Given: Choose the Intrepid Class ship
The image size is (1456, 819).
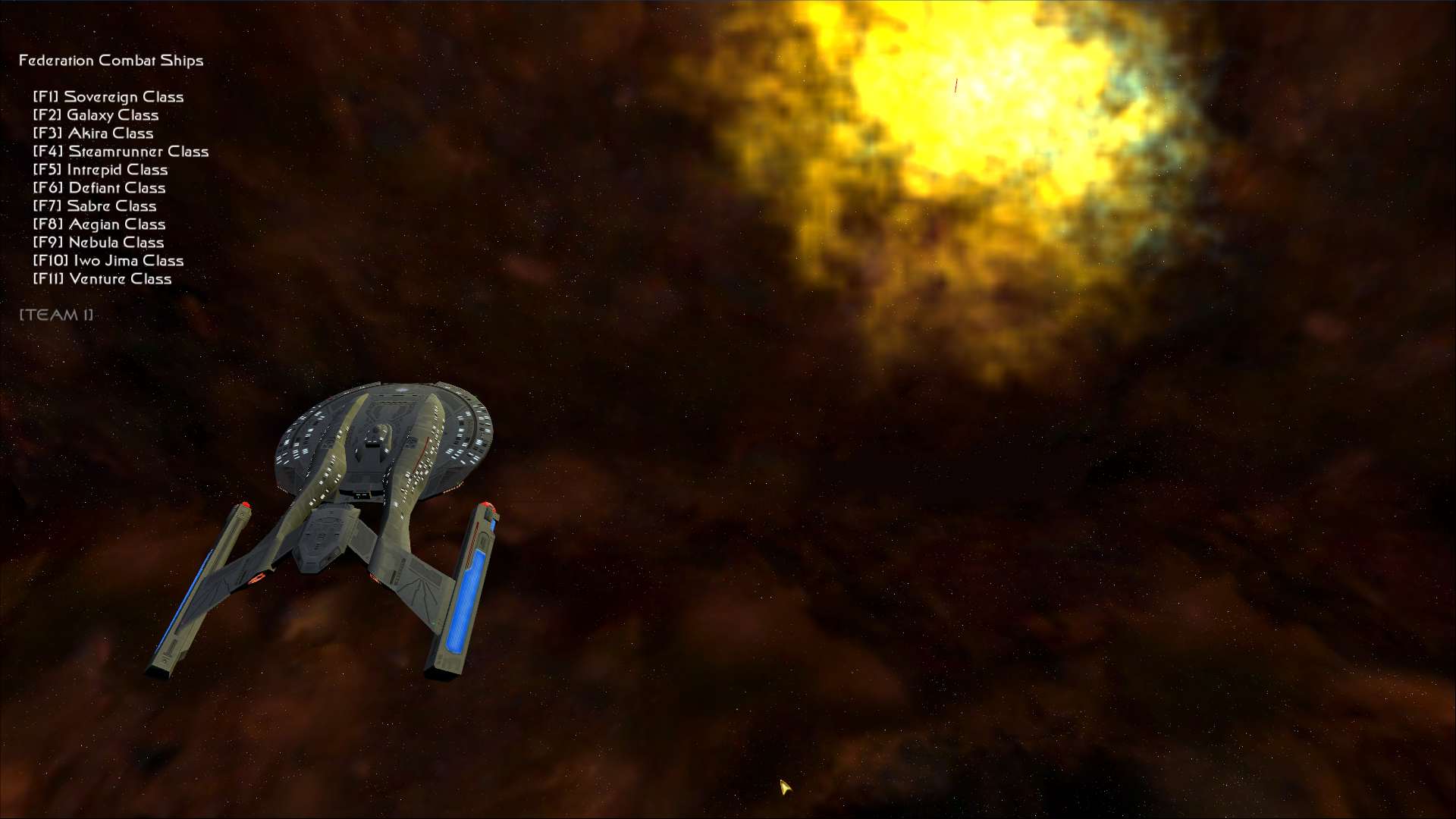Looking at the screenshot, I should click(101, 170).
